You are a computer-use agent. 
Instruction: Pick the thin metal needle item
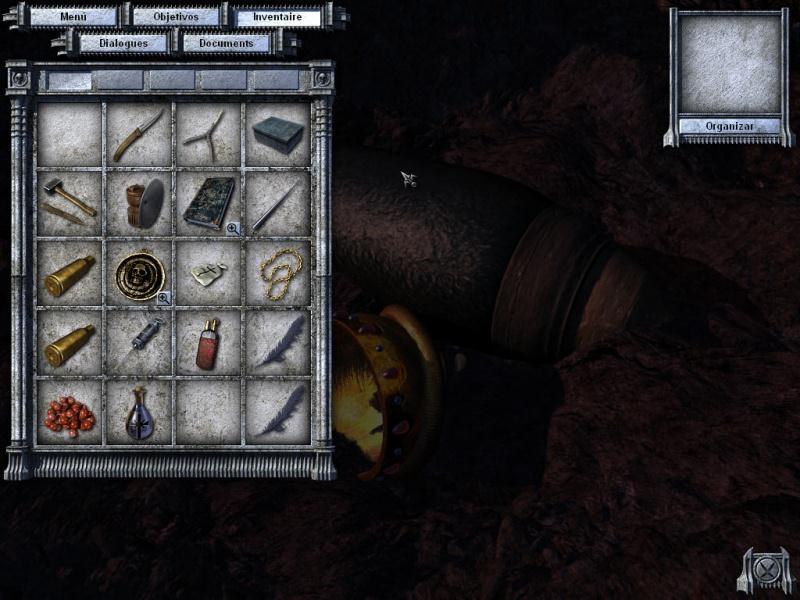click(x=277, y=201)
